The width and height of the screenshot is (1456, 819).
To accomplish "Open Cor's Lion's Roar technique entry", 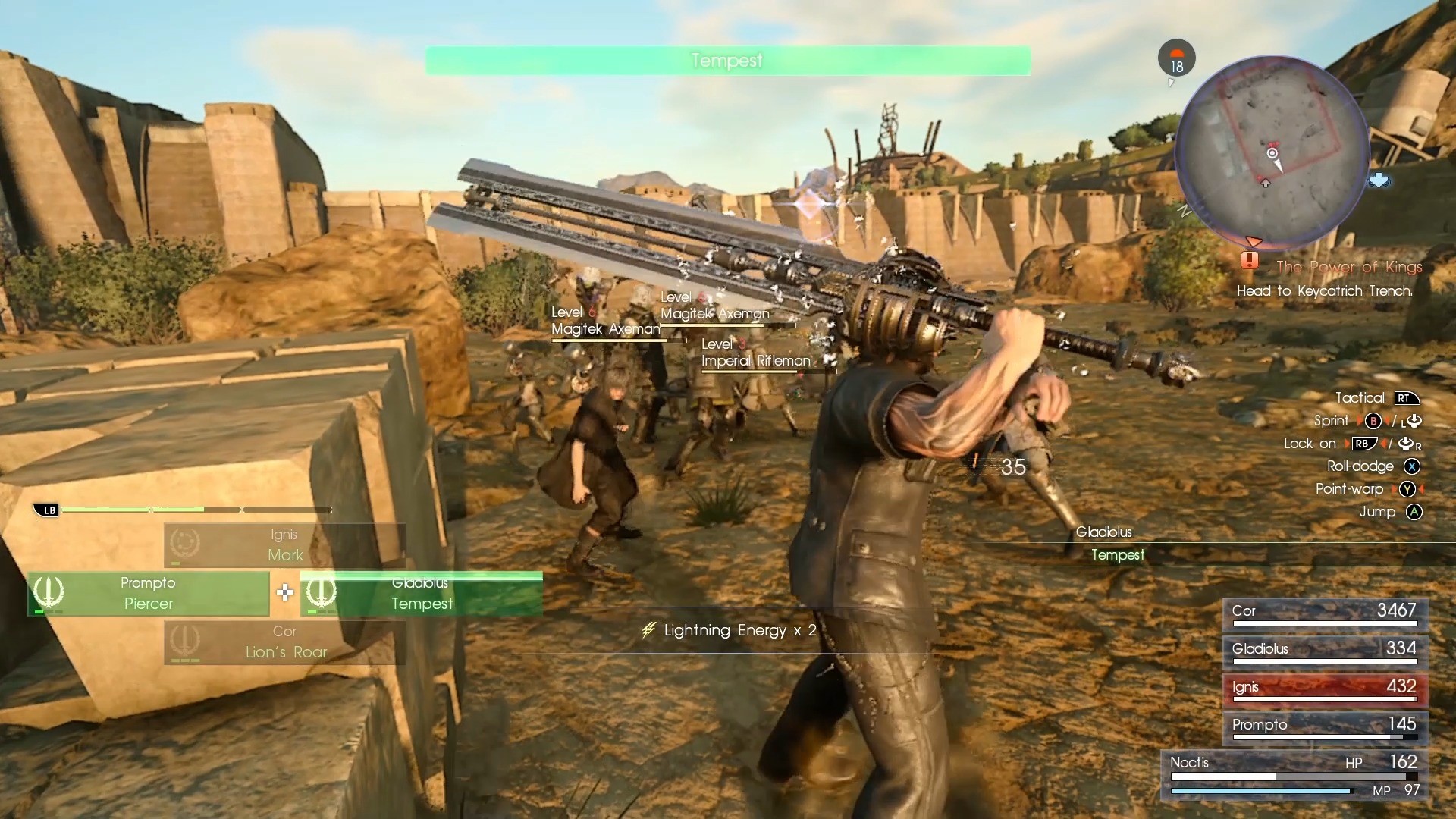I will point(284,642).
